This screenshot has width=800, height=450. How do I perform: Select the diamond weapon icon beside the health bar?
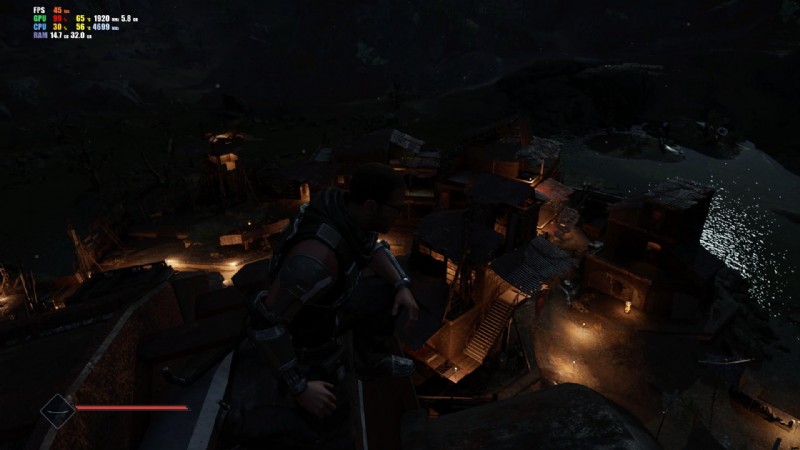[x=57, y=410]
